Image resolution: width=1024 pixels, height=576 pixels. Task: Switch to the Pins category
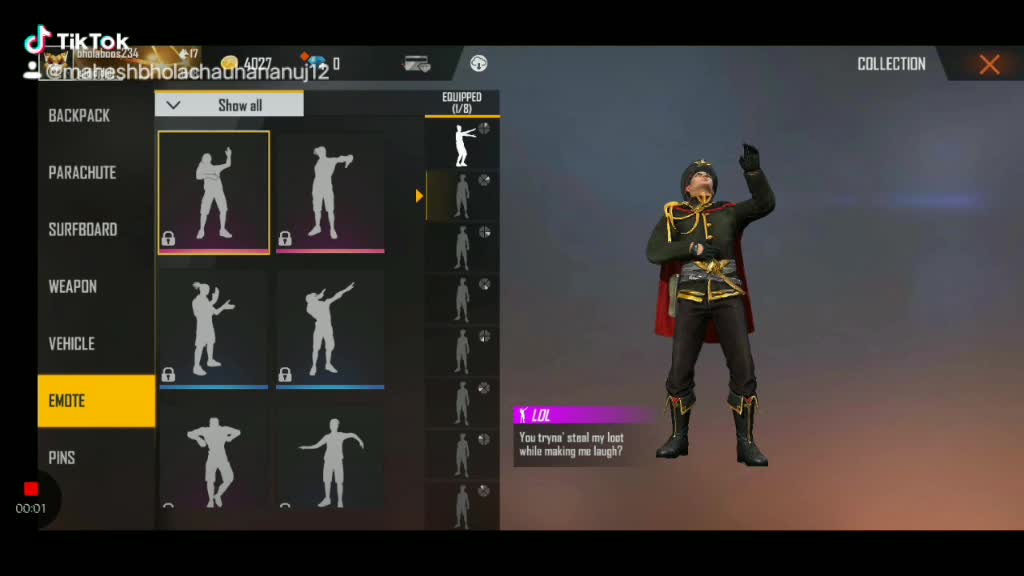[x=62, y=458]
